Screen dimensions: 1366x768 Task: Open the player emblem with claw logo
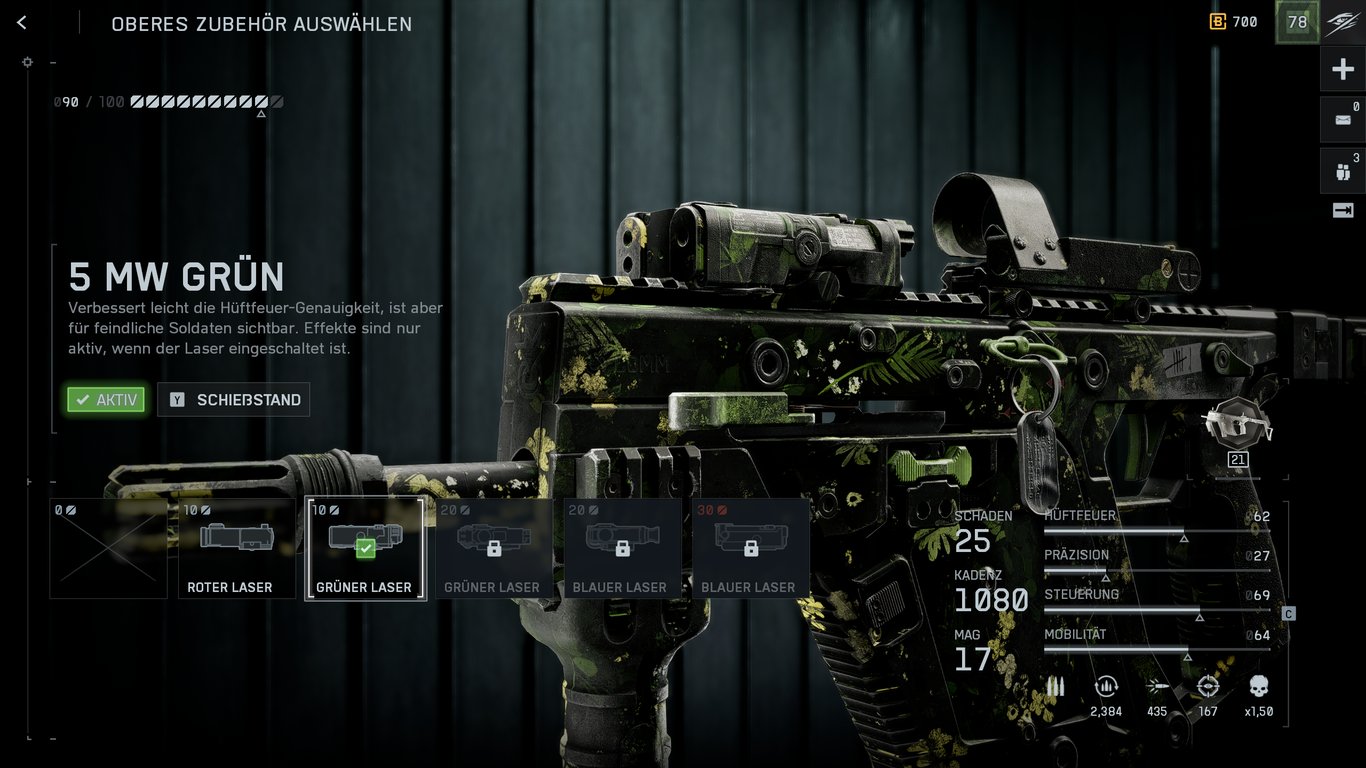click(1342, 22)
